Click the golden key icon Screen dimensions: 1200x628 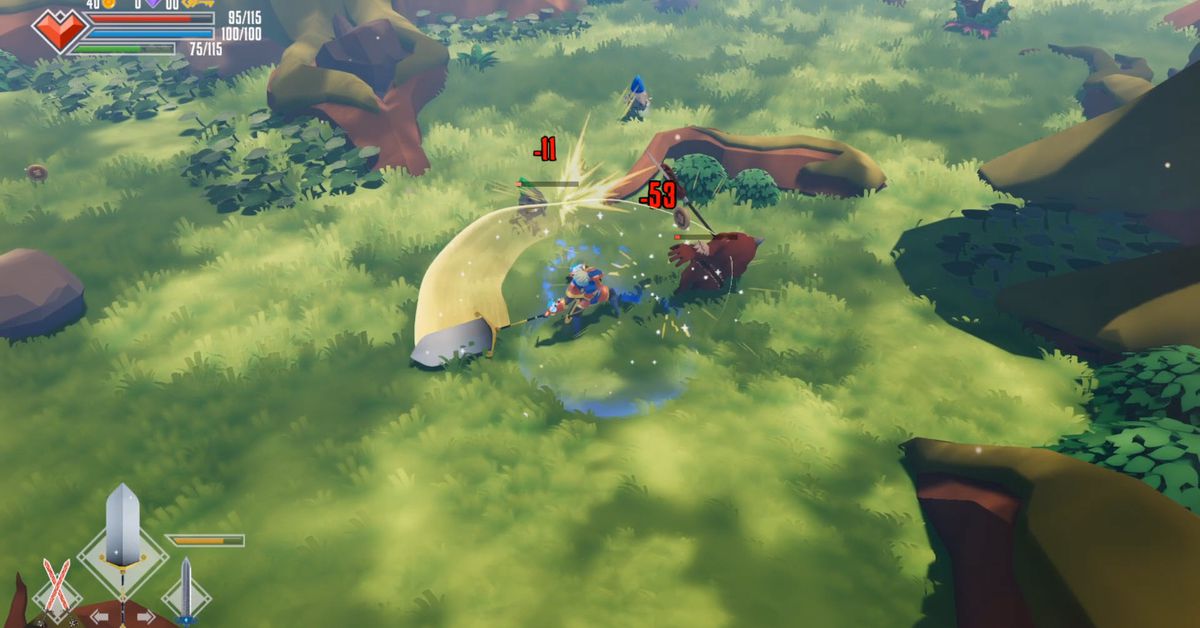(198, 4)
